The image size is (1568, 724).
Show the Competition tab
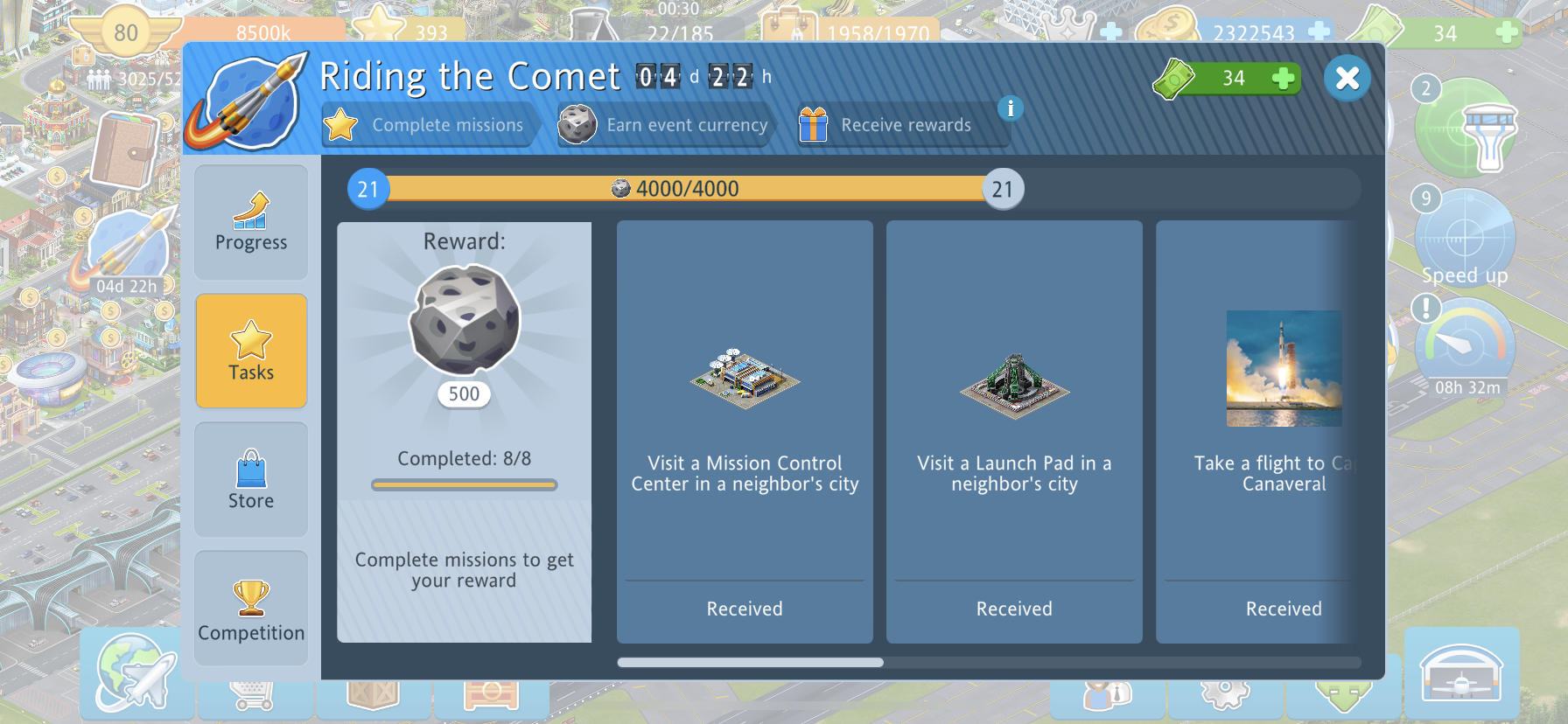[x=251, y=608]
